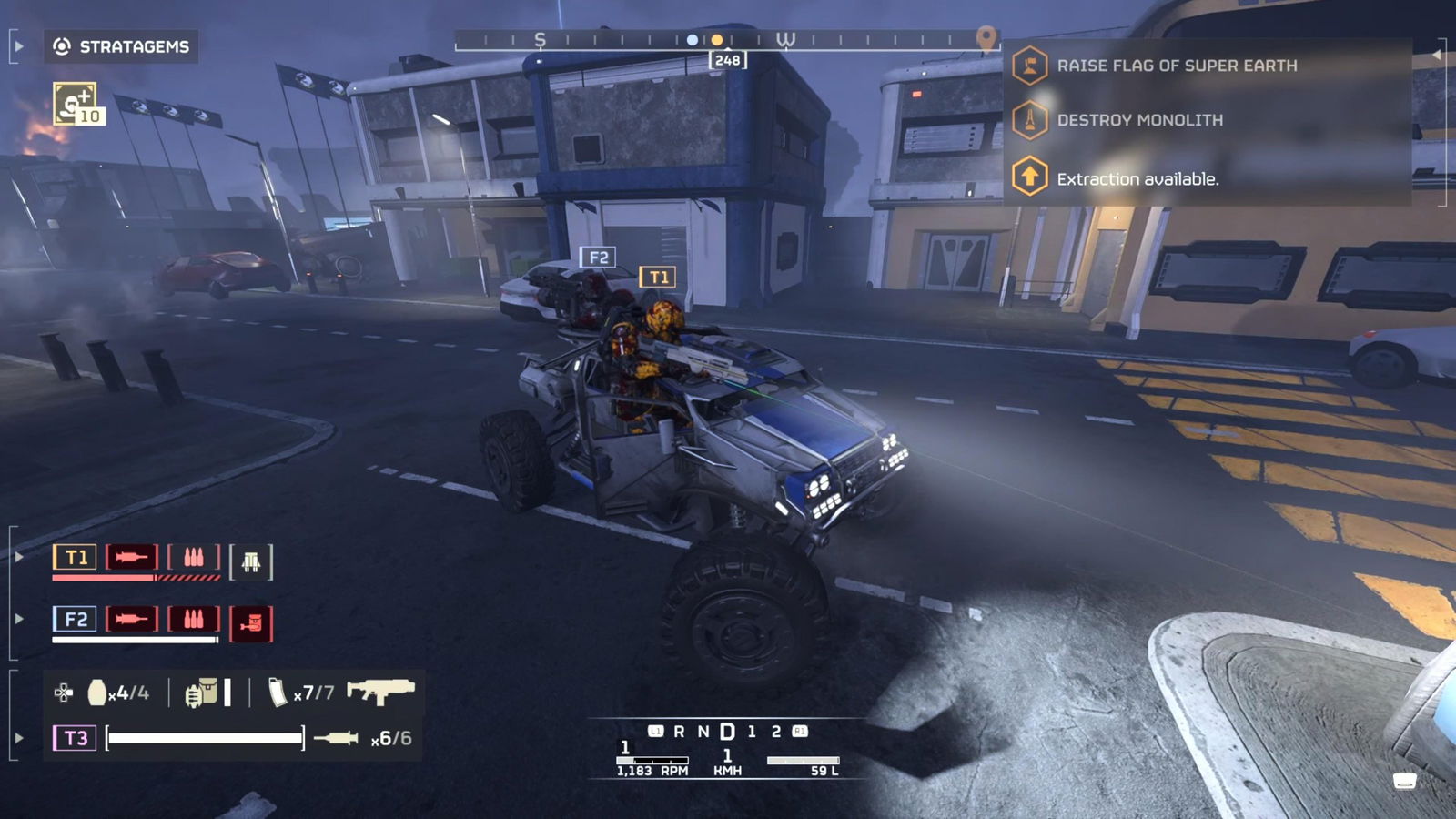Click the orange location pin on compass
The height and width of the screenshot is (819, 1456).
coord(986,37)
